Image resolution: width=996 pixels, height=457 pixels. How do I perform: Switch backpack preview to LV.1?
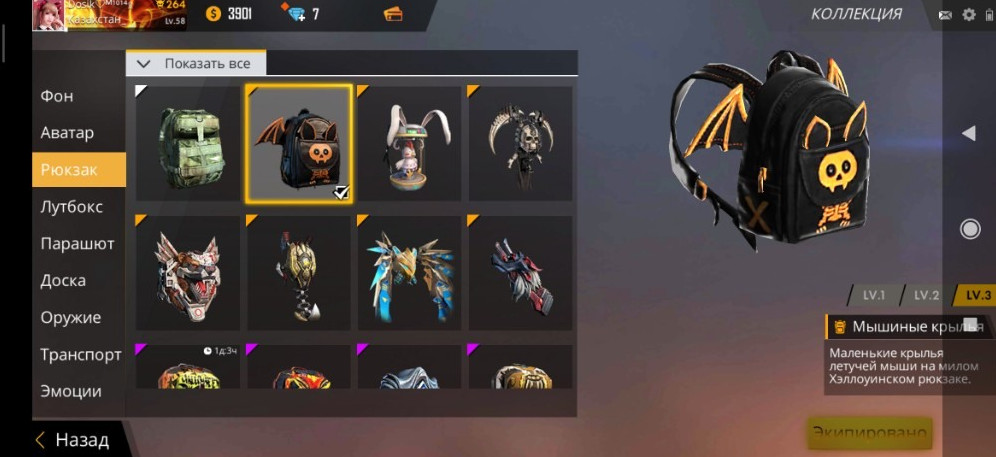click(x=873, y=295)
